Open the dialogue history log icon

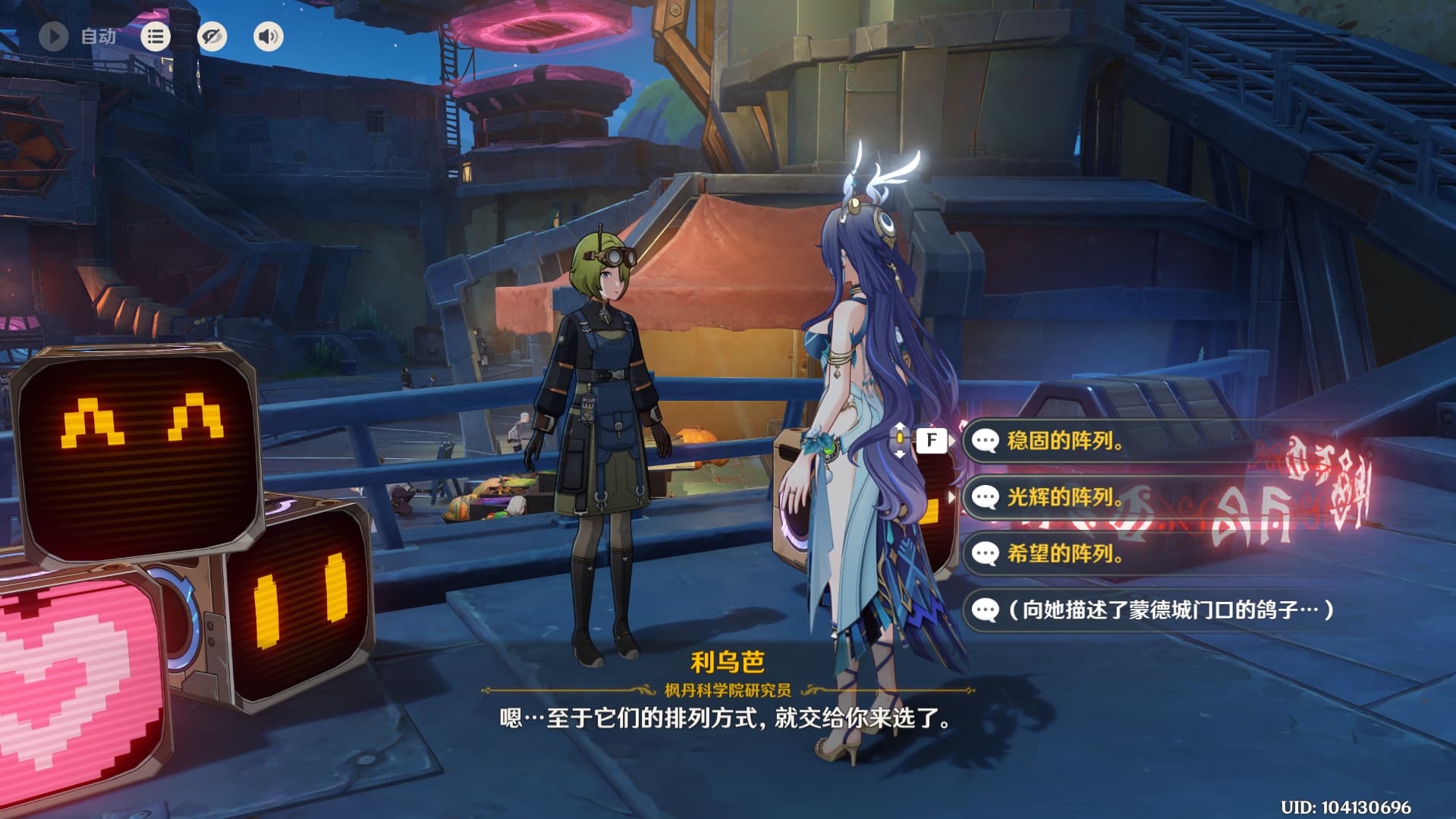[x=156, y=36]
